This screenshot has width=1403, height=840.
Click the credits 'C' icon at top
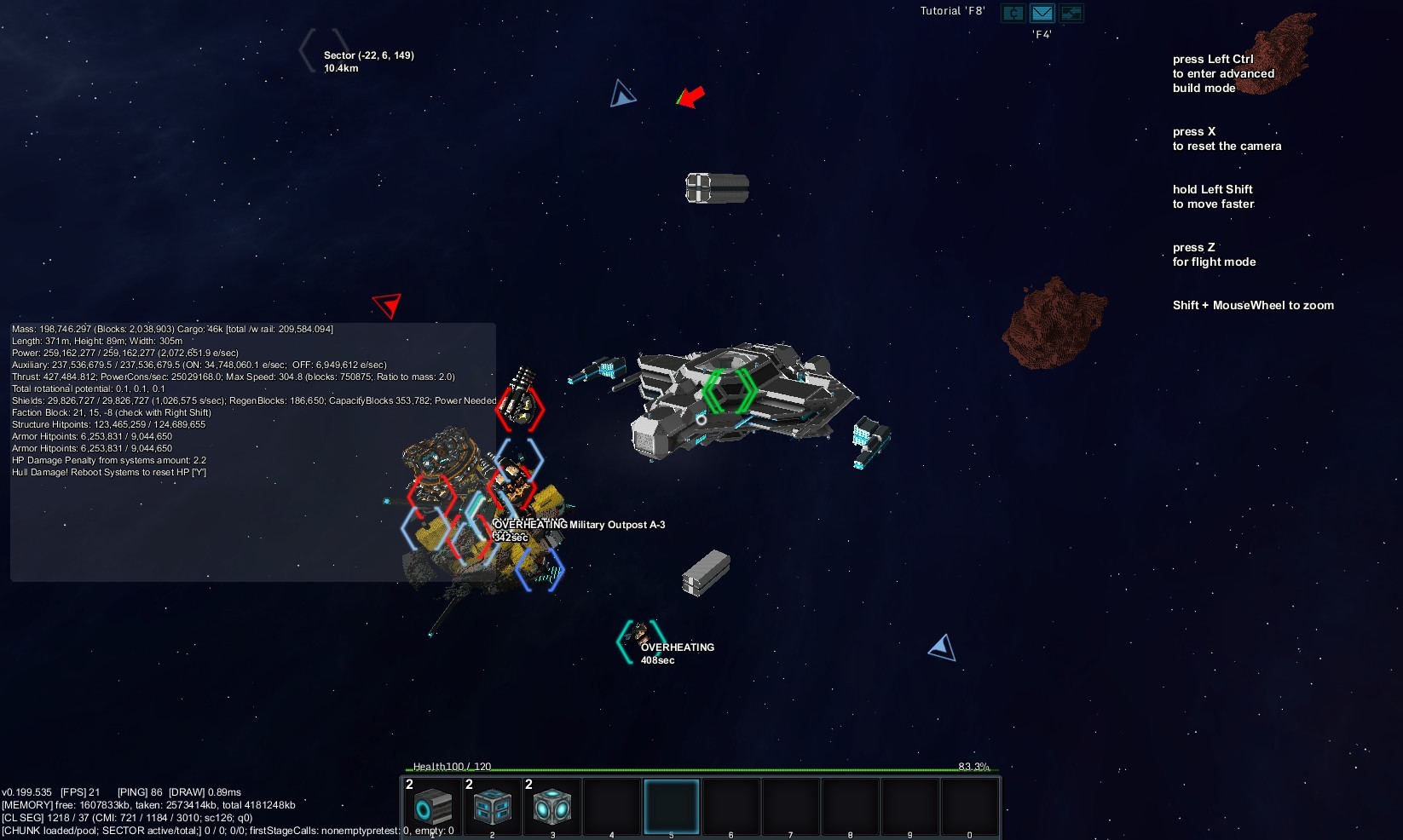tap(1013, 13)
